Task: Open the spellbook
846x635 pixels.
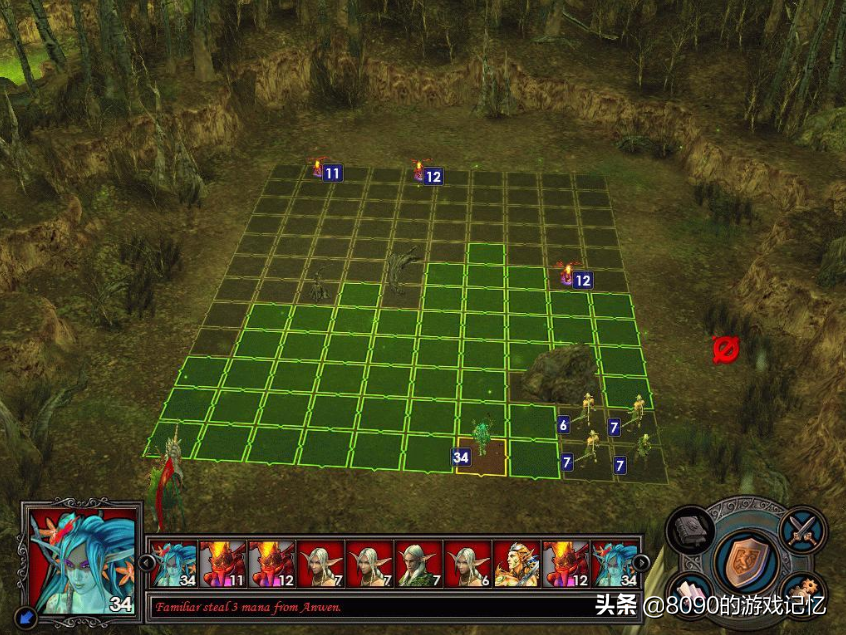Action: tap(690, 528)
